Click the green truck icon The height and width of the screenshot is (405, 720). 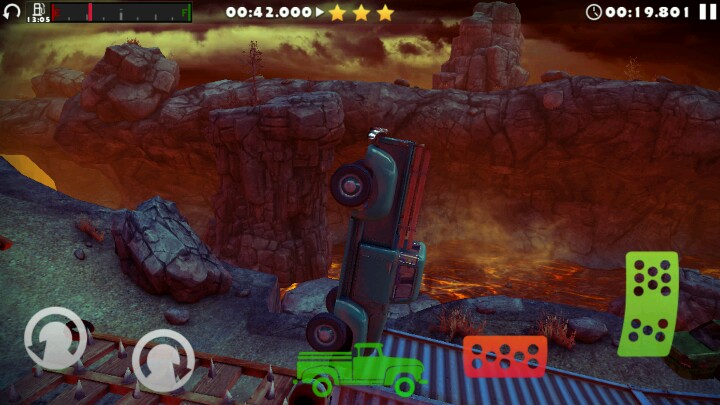(360, 370)
